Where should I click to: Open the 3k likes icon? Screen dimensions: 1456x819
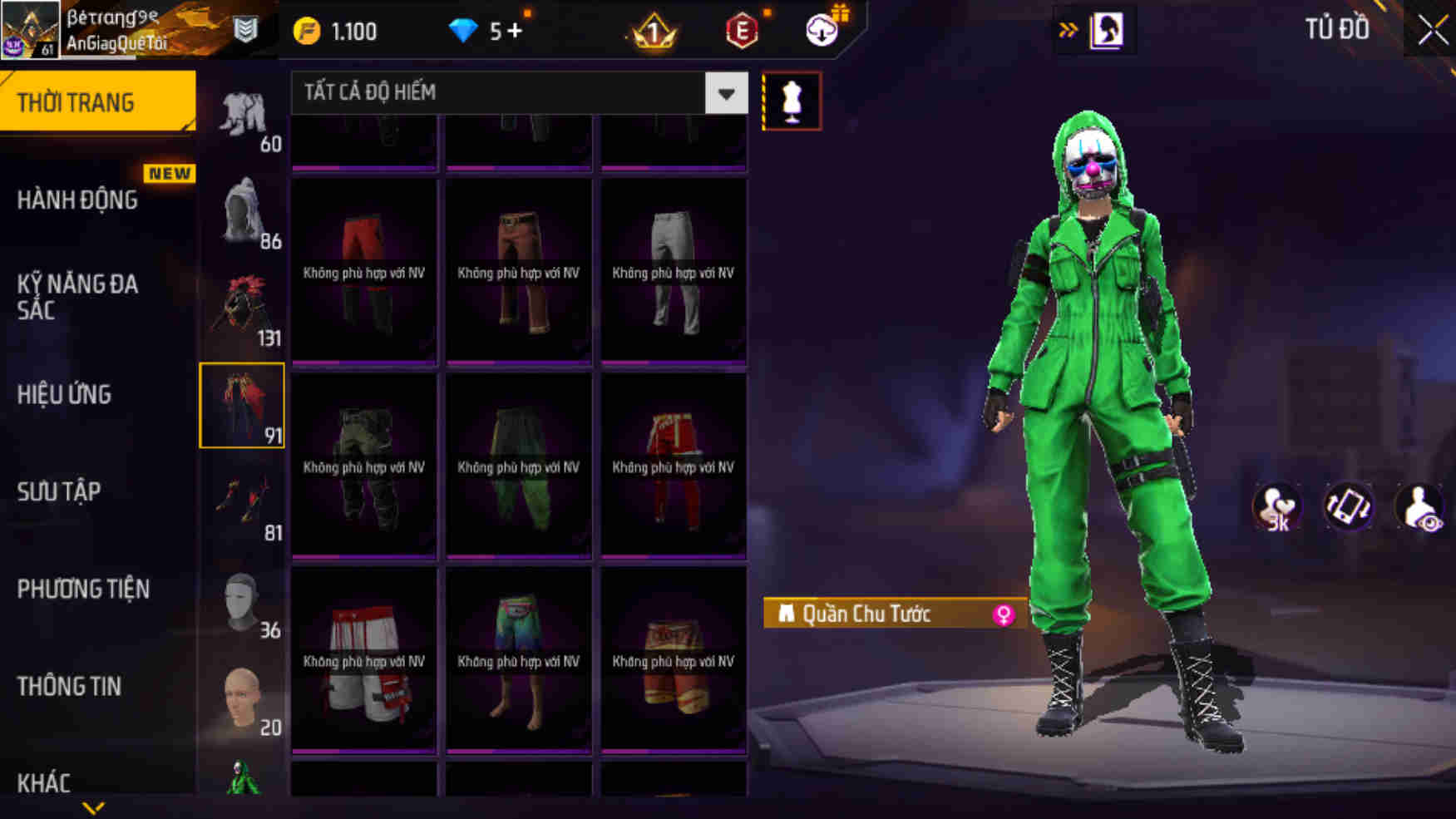click(1278, 507)
